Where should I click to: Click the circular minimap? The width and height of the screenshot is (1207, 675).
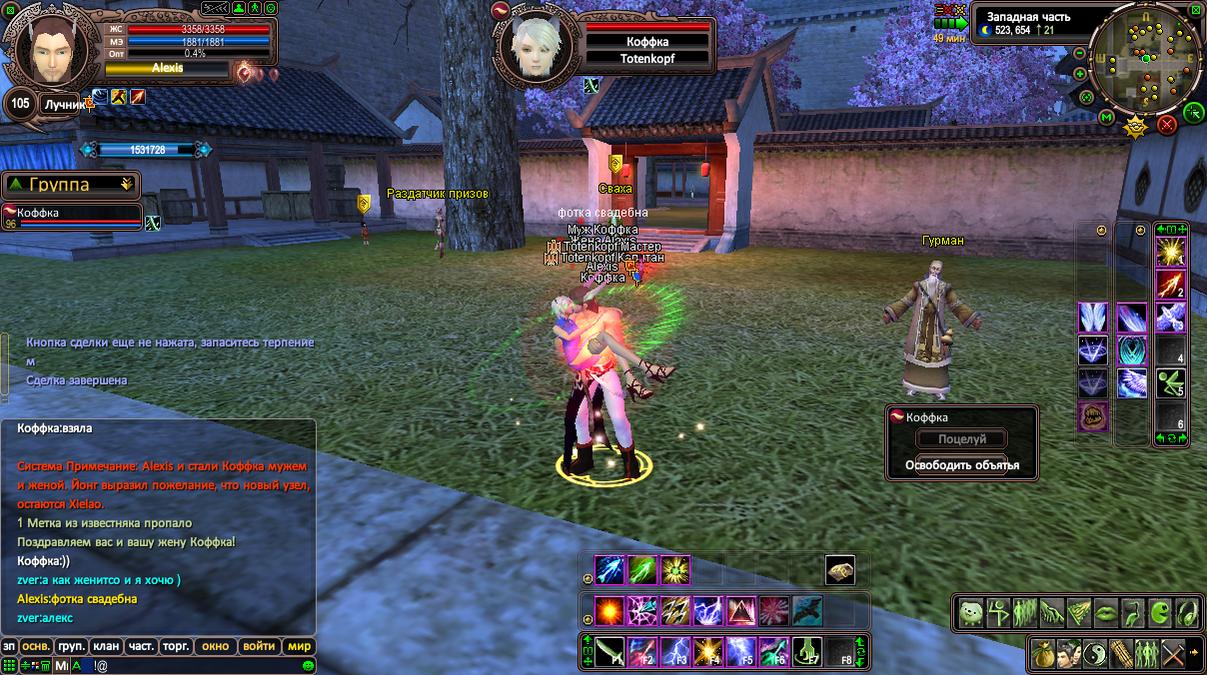[1145, 58]
